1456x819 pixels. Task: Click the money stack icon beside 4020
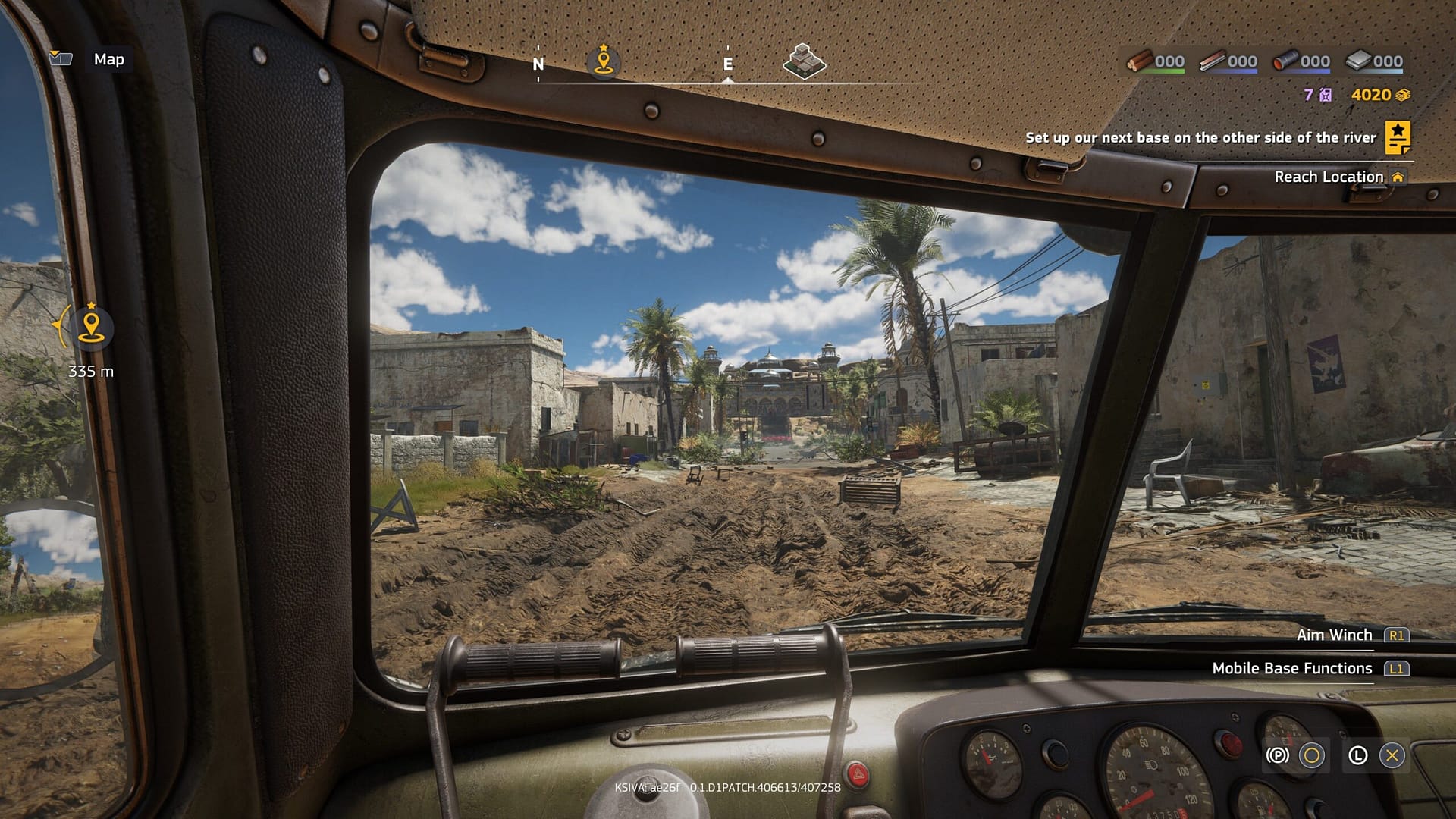point(1401,96)
